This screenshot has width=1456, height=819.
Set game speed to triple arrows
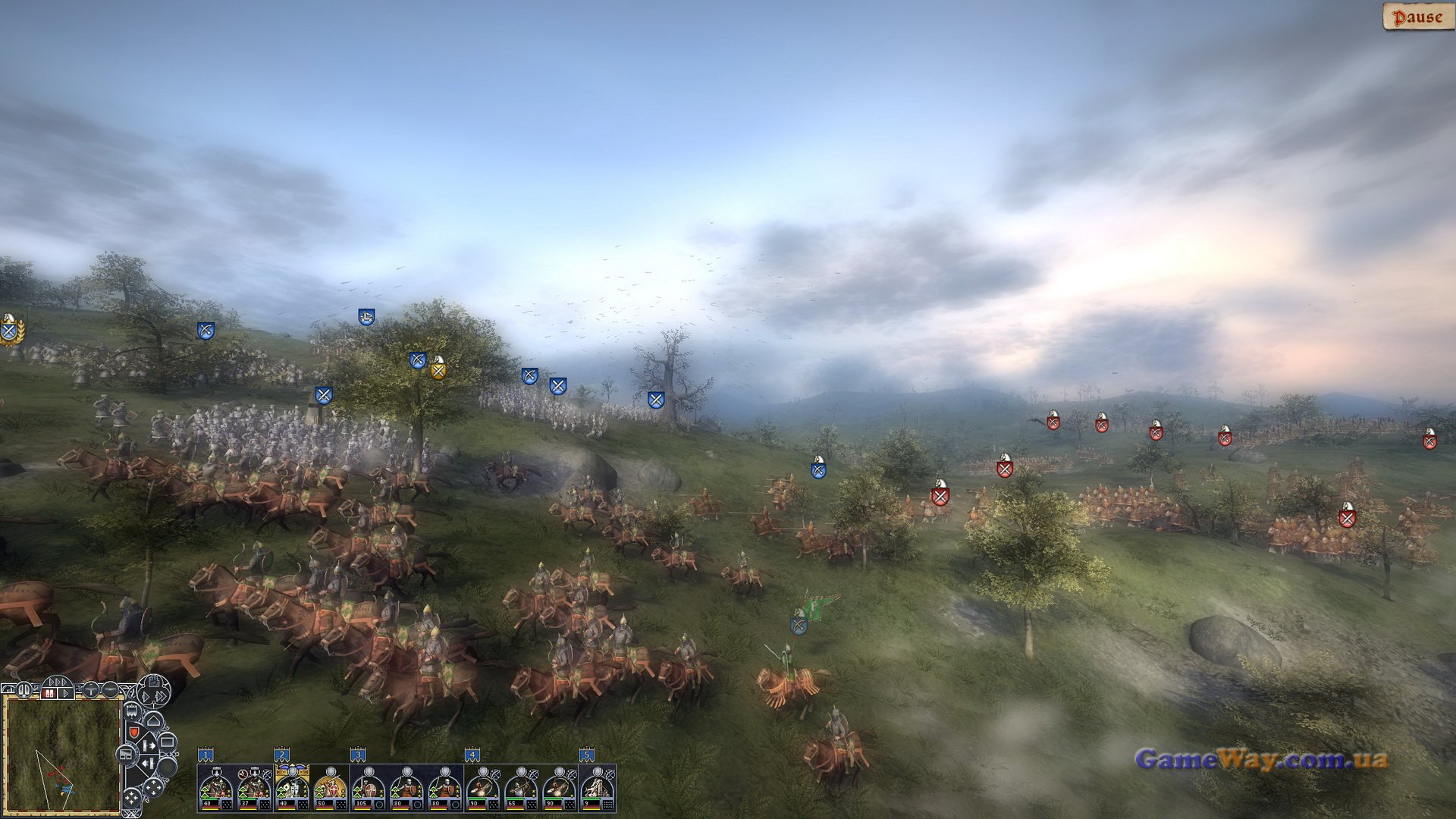coord(58,682)
